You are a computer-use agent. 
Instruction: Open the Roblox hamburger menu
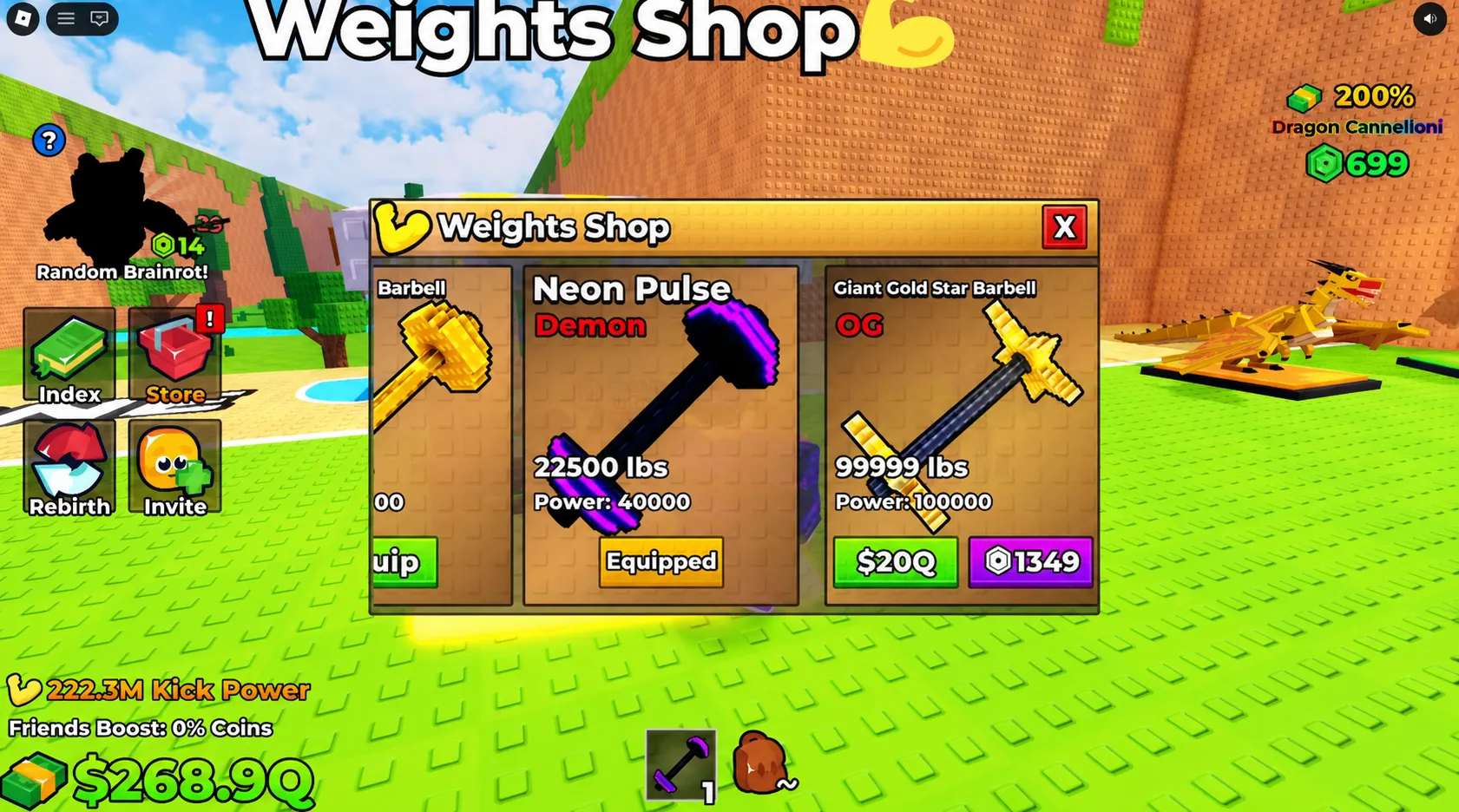click(64, 19)
